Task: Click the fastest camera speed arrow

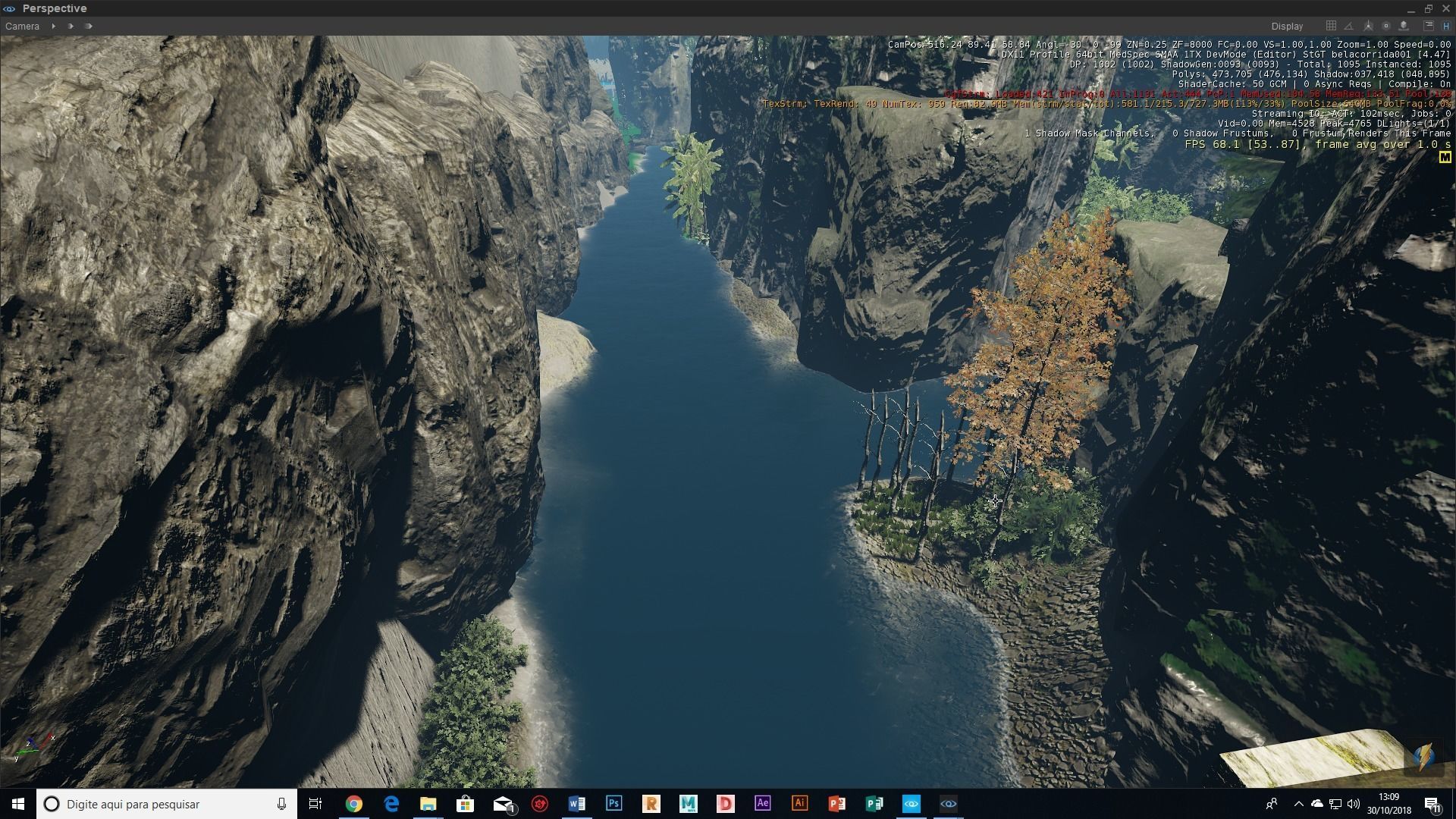Action: pyautogui.click(x=89, y=26)
